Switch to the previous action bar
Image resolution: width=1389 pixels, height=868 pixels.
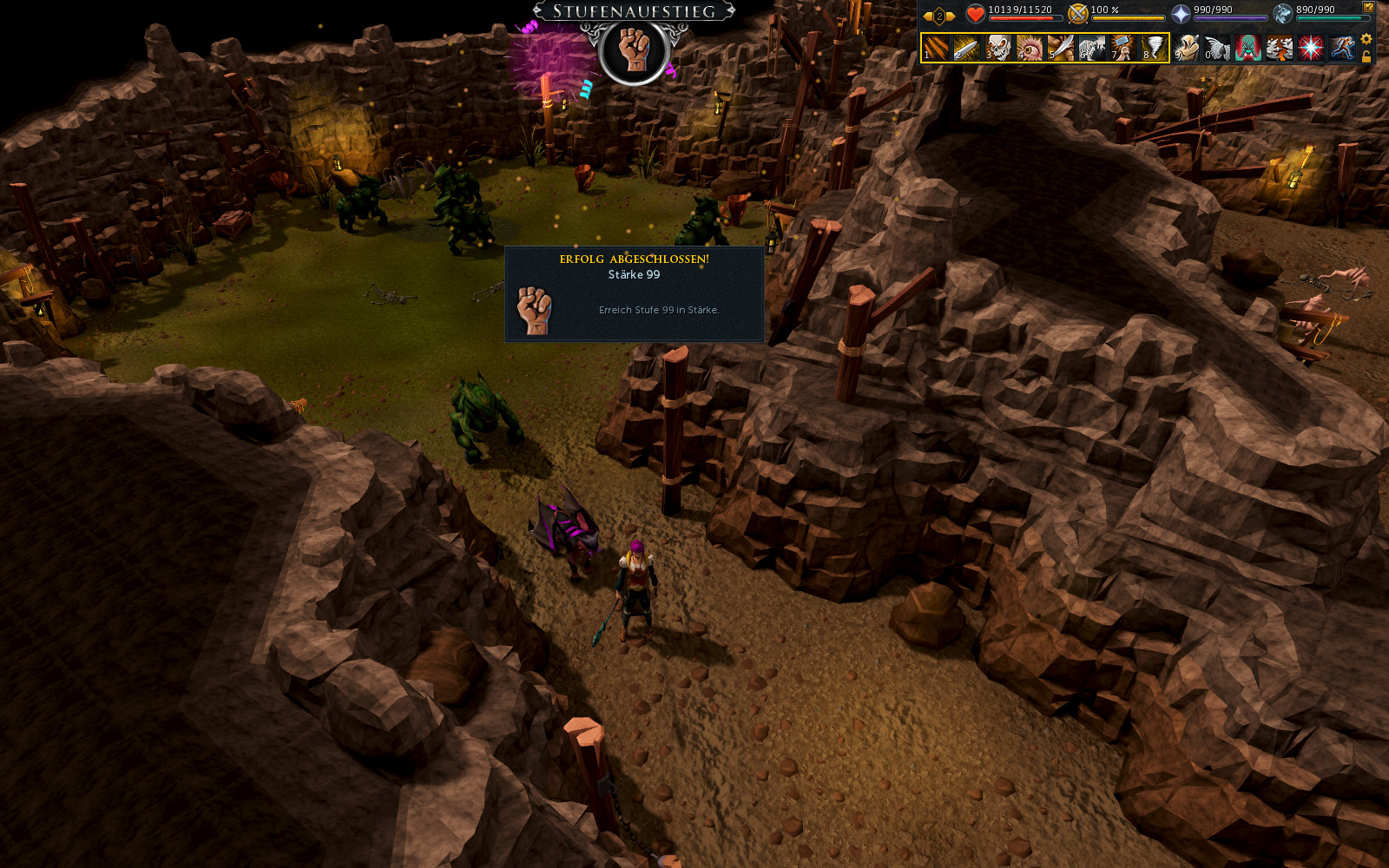927,16
